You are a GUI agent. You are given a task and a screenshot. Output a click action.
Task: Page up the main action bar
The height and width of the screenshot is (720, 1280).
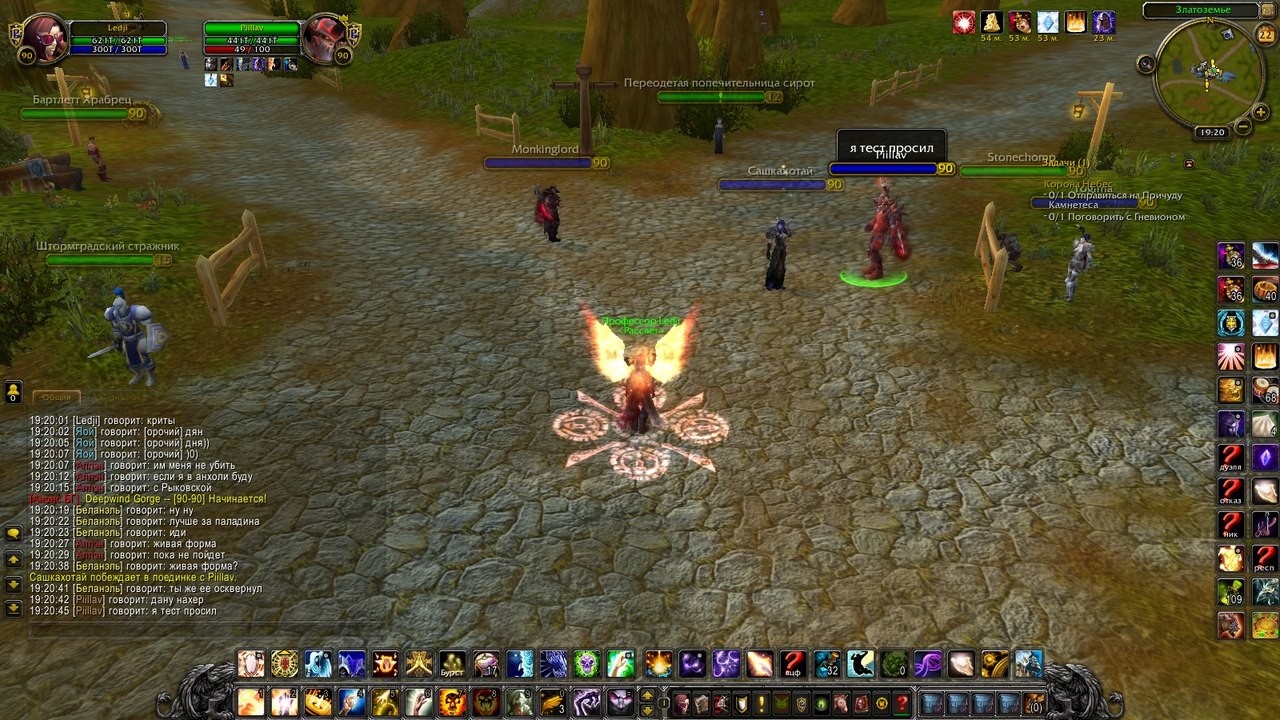[x=647, y=696]
